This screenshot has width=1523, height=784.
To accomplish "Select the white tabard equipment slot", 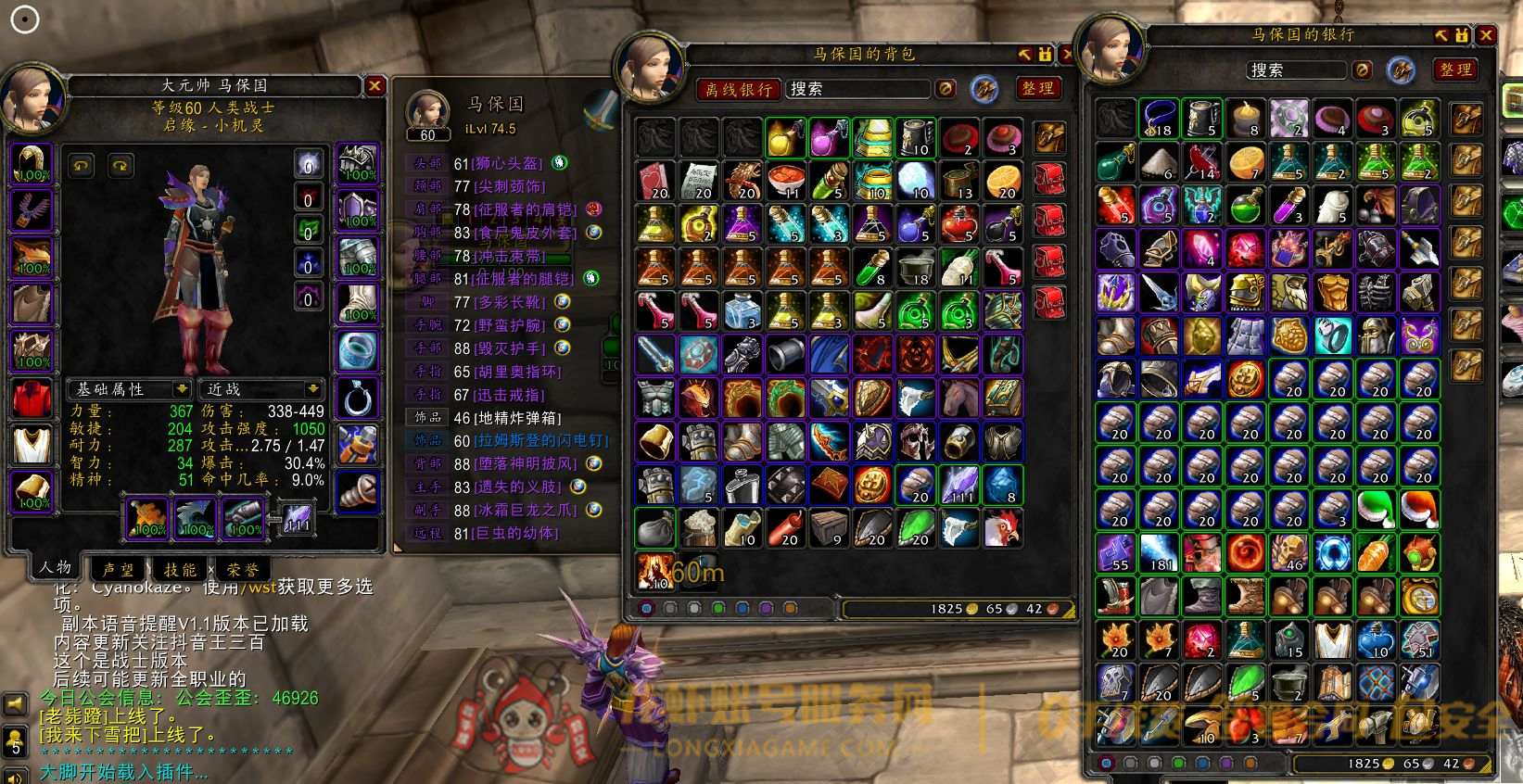I will [x=32, y=444].
